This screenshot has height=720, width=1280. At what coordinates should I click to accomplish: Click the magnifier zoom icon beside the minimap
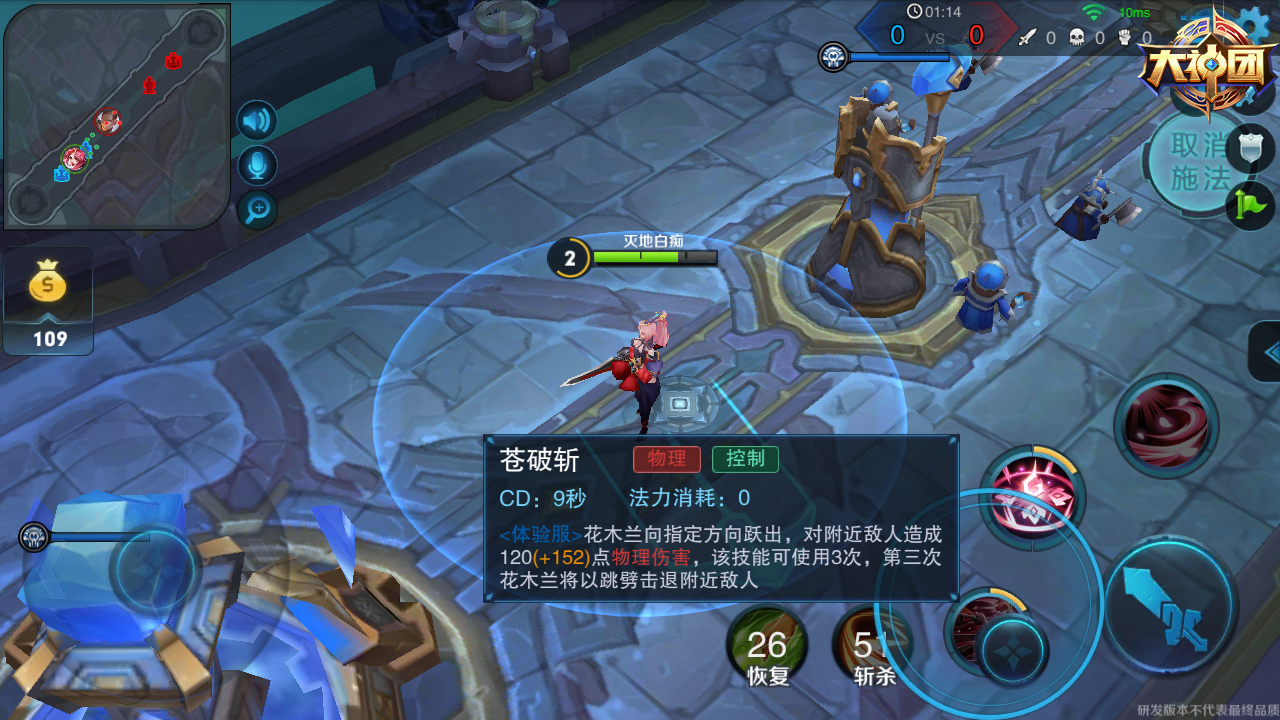257,209
